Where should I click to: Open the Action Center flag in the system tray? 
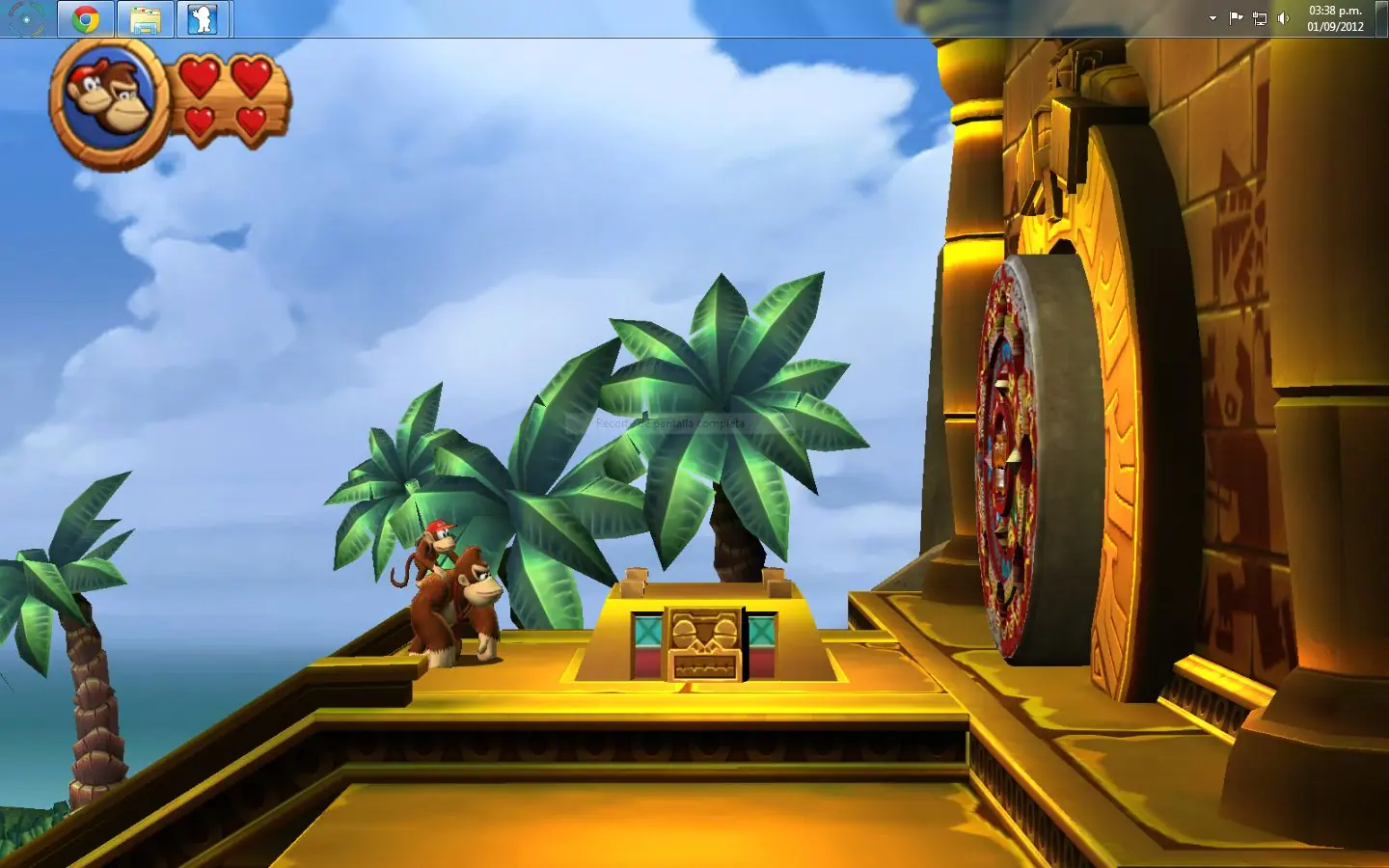click(1236, 16)
